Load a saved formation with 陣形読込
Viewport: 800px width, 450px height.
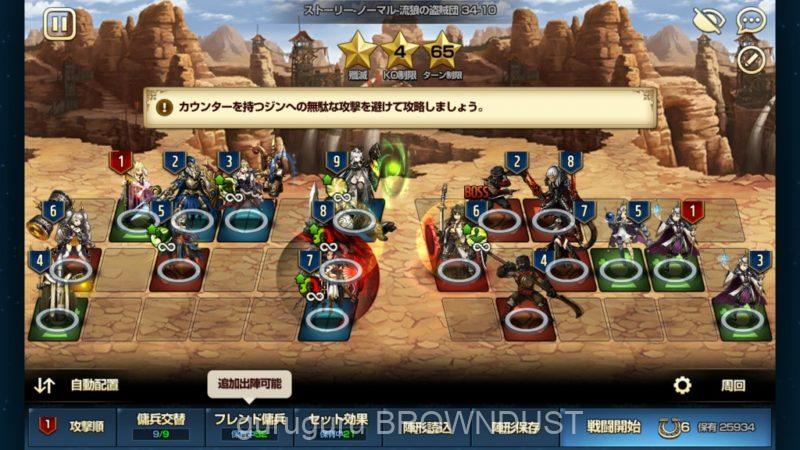click(424, 425)
